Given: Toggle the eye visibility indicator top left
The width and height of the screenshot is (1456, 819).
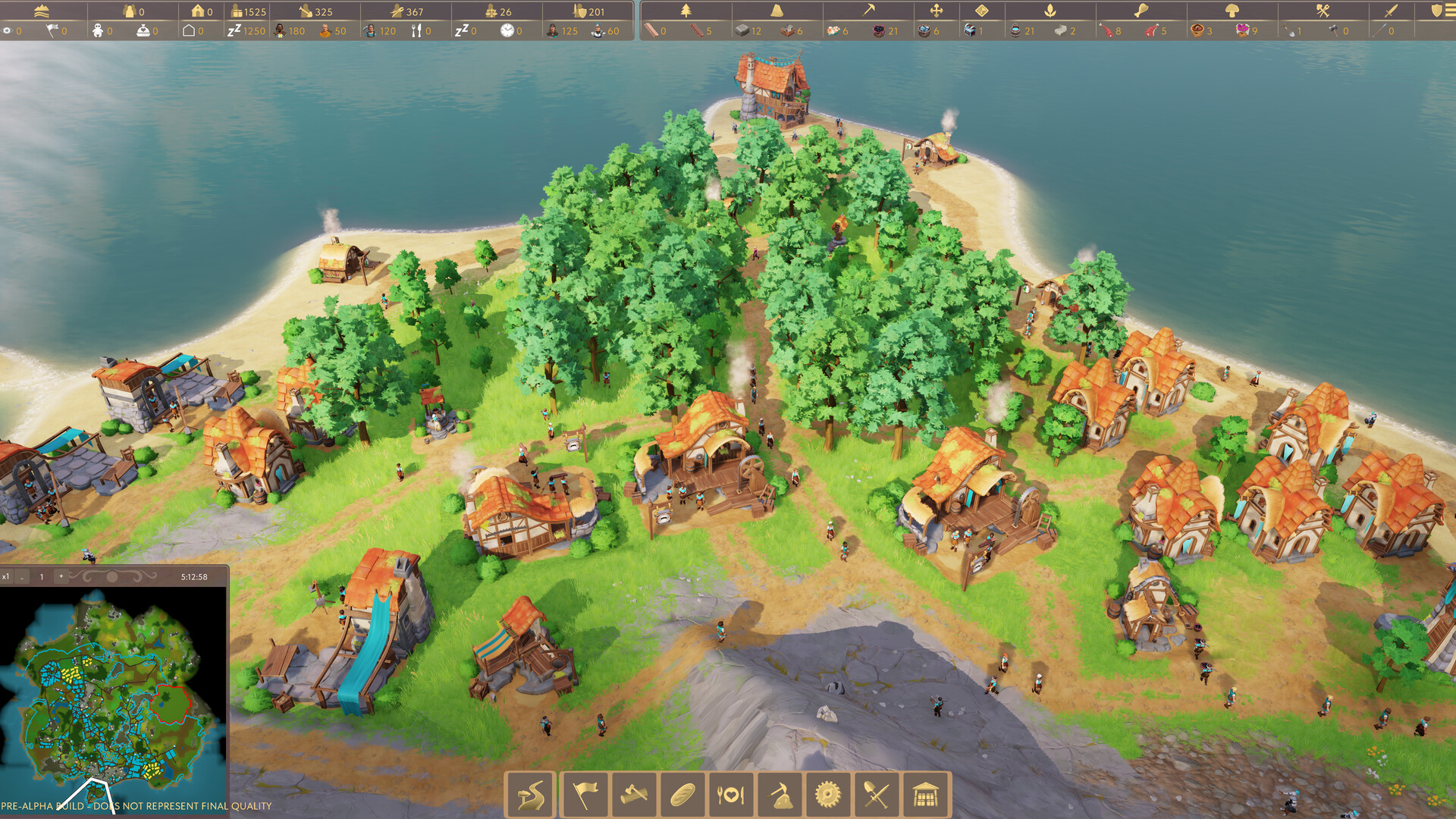Looking at the screenshot, I should pyautogui.click(x=7, y=31).
